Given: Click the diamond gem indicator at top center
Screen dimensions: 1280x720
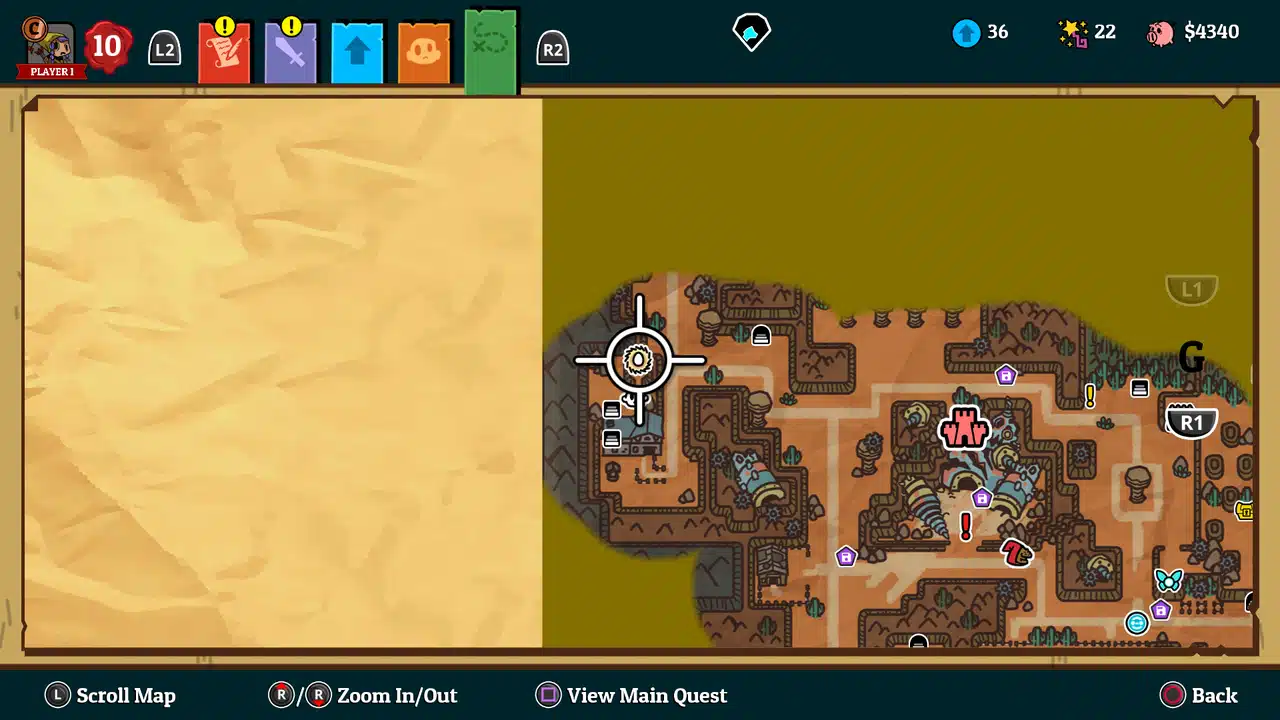Looking at the screenshot, I should tap(752, 31).
